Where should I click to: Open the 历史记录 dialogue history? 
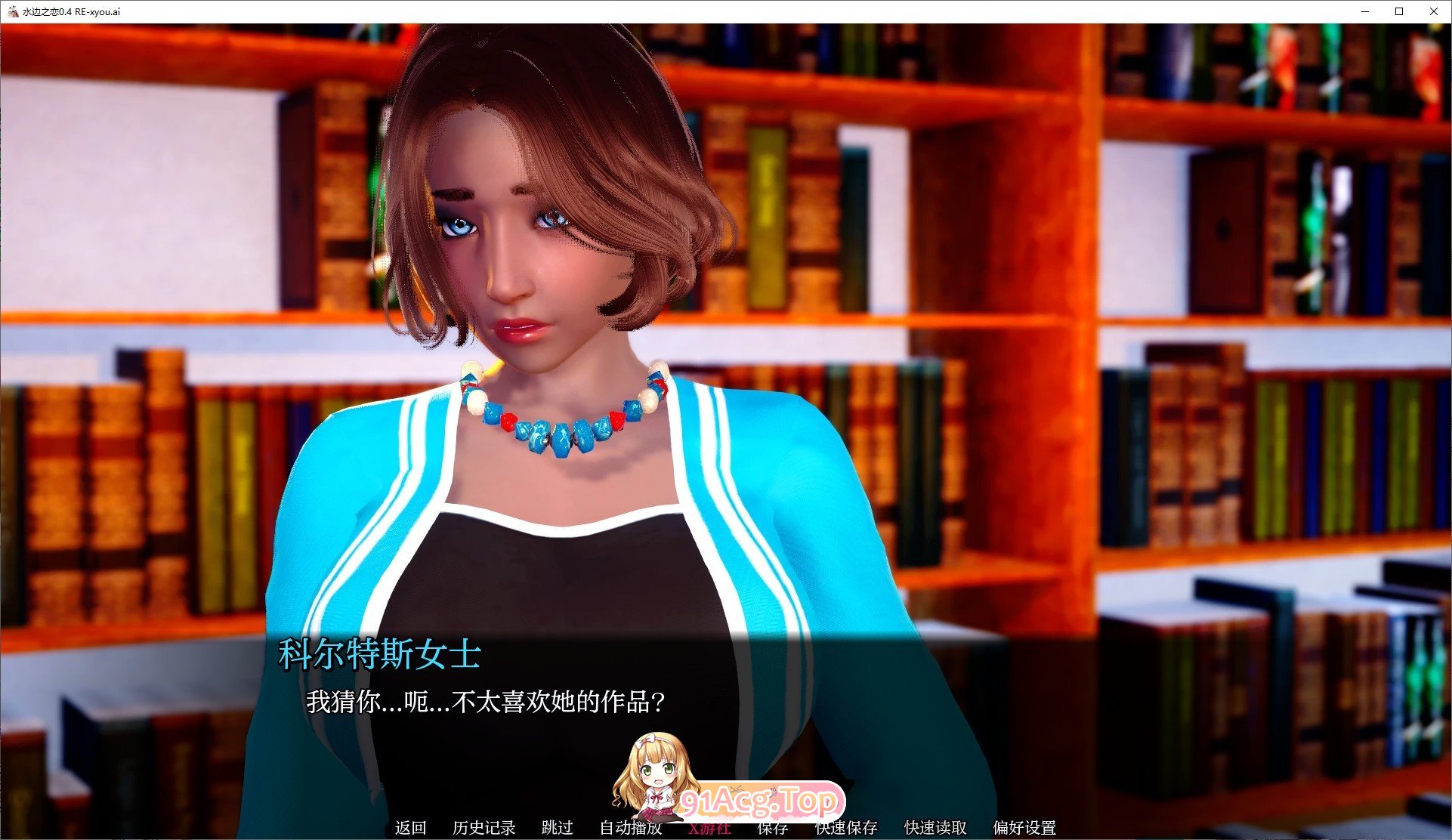tap(483, 828)
